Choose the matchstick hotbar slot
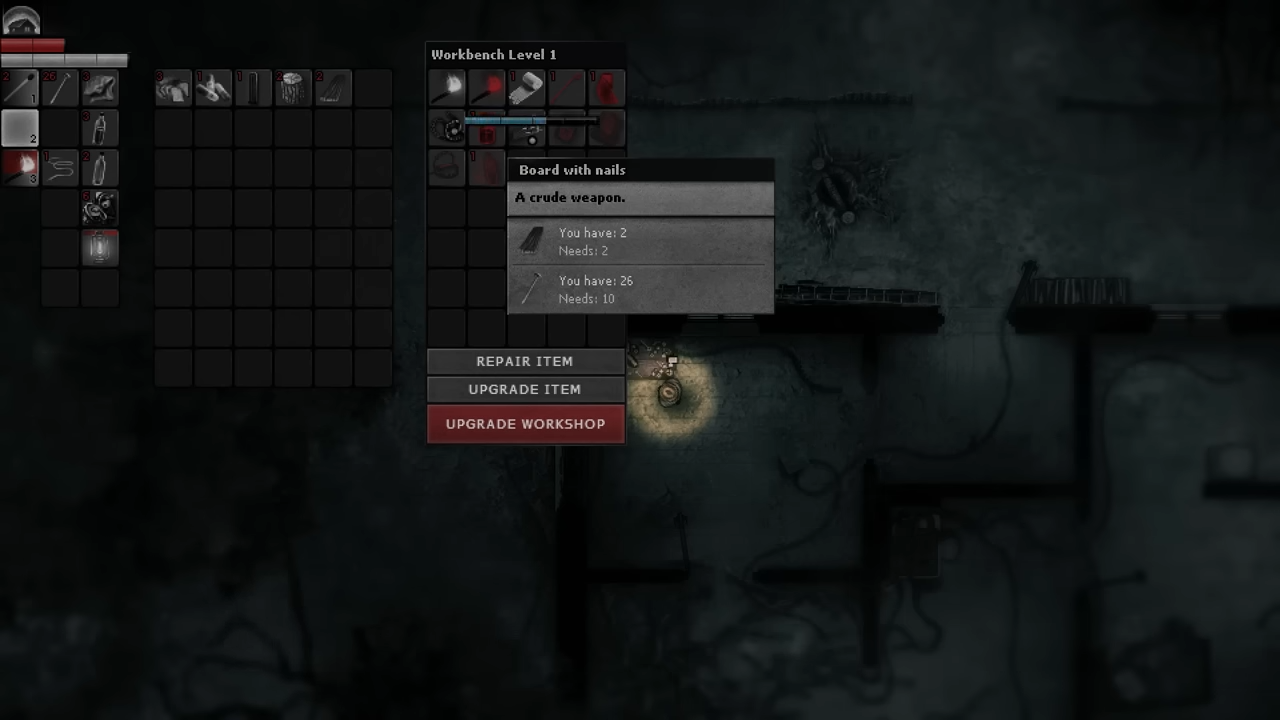This screenshot has height=720, width=1280. [x=20, y=88]
